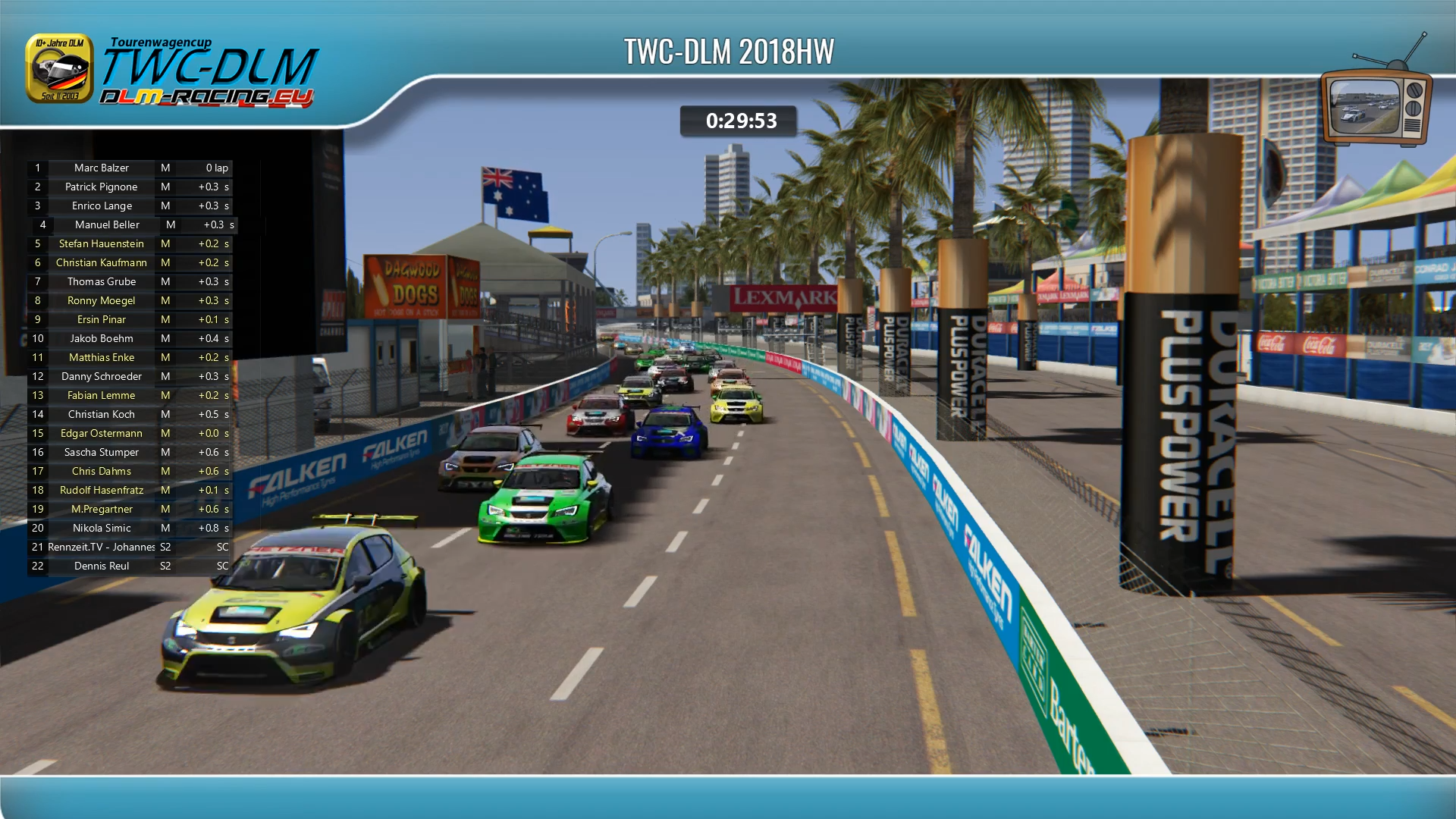This screenshot has height=819, width=1456.
Task: Select the highlighted Manuel Beller row
Action: tap(107, 224)
